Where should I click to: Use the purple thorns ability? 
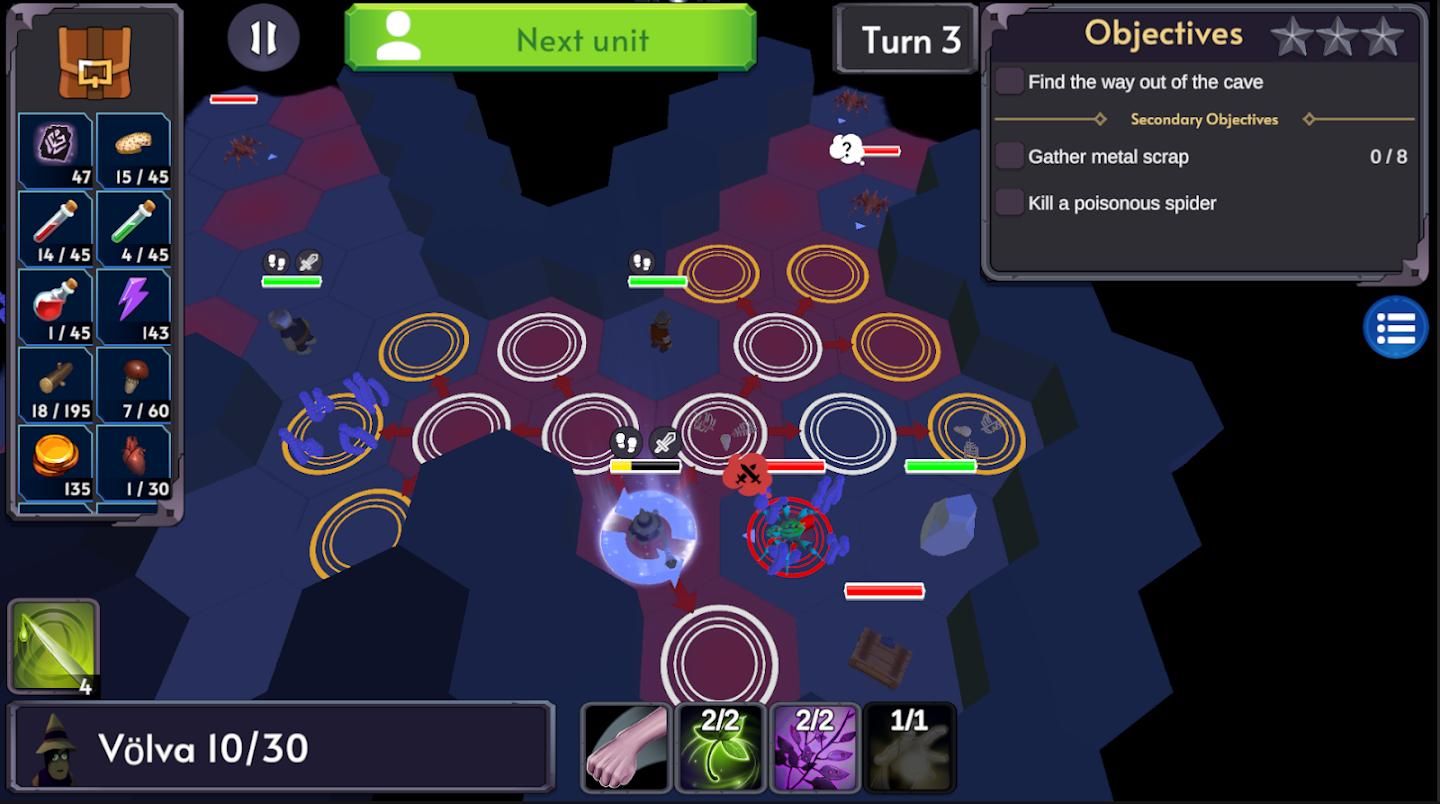(814, 748)
